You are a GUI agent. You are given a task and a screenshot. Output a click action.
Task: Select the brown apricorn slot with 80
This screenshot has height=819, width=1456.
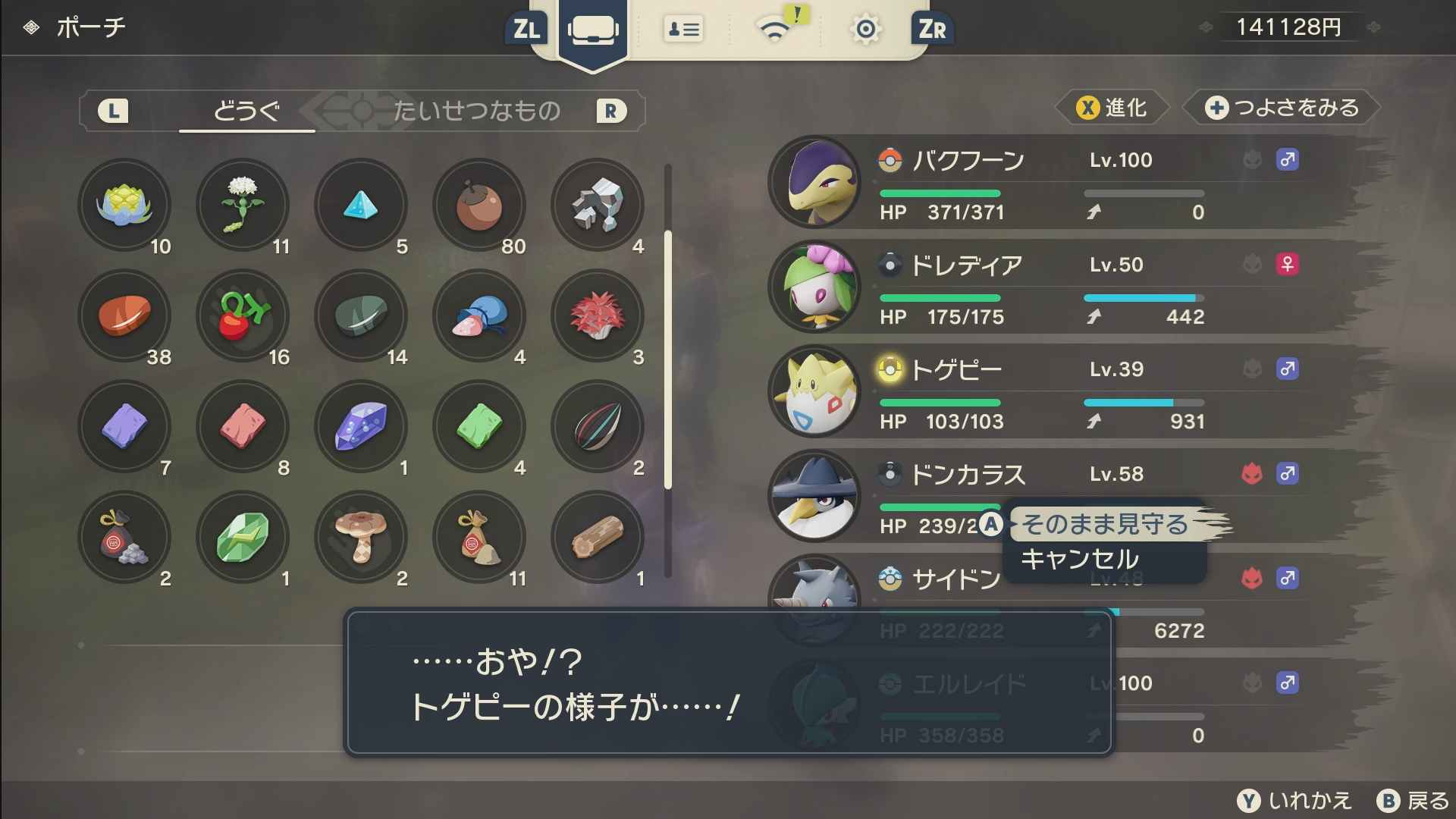point(479,205)
